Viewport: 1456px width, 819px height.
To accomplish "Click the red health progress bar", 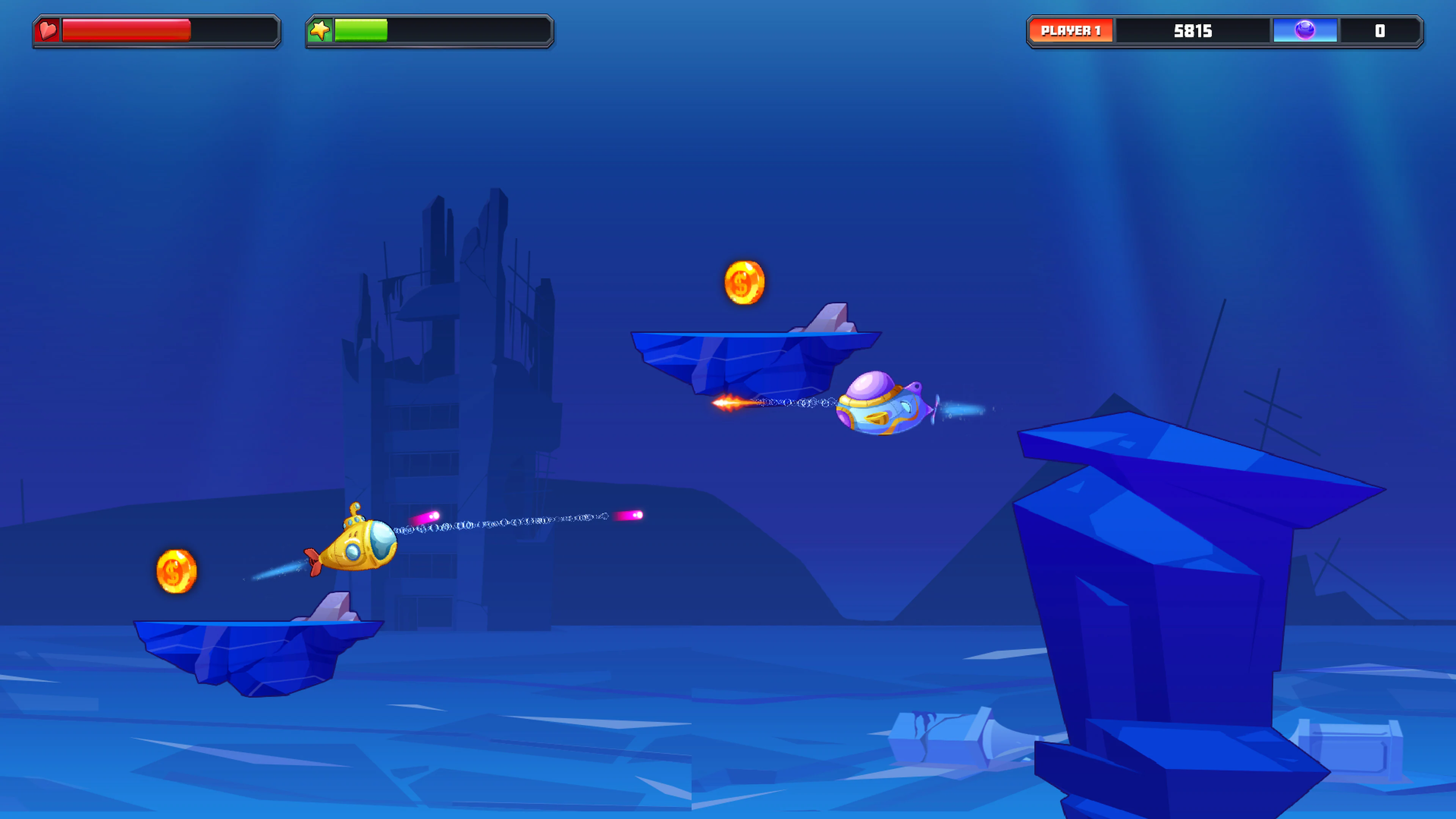I will (x=127, y=31).
